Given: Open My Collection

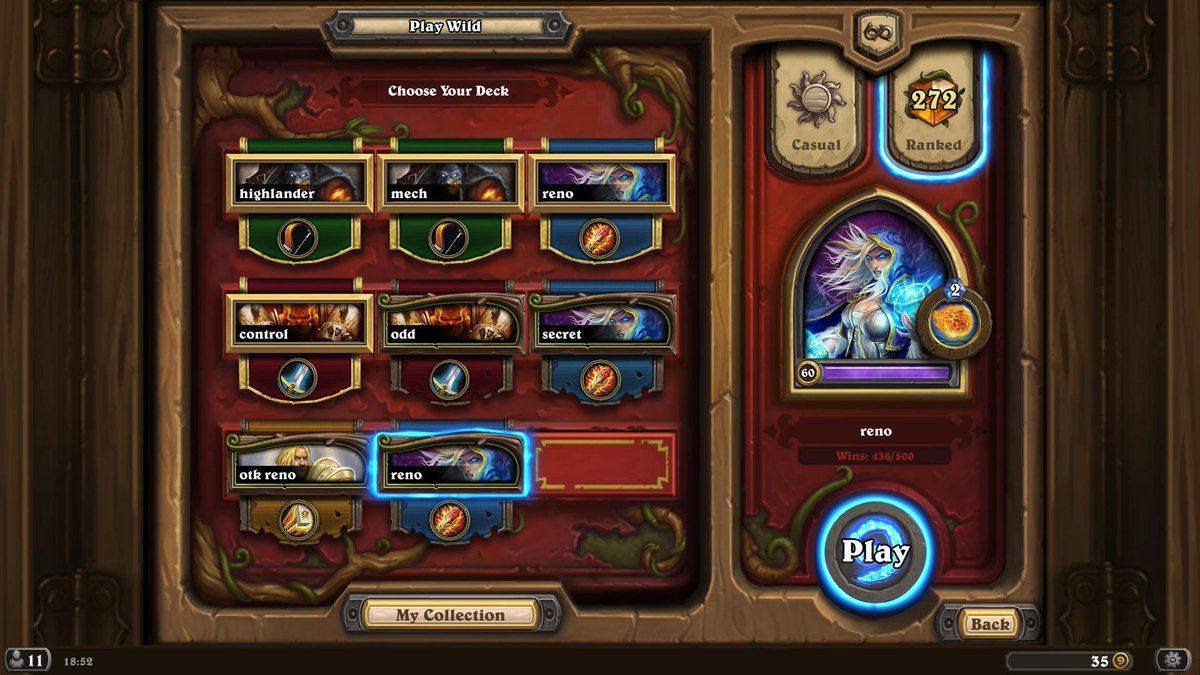Looking at the screenshot, I should click(x=450, y=614).
